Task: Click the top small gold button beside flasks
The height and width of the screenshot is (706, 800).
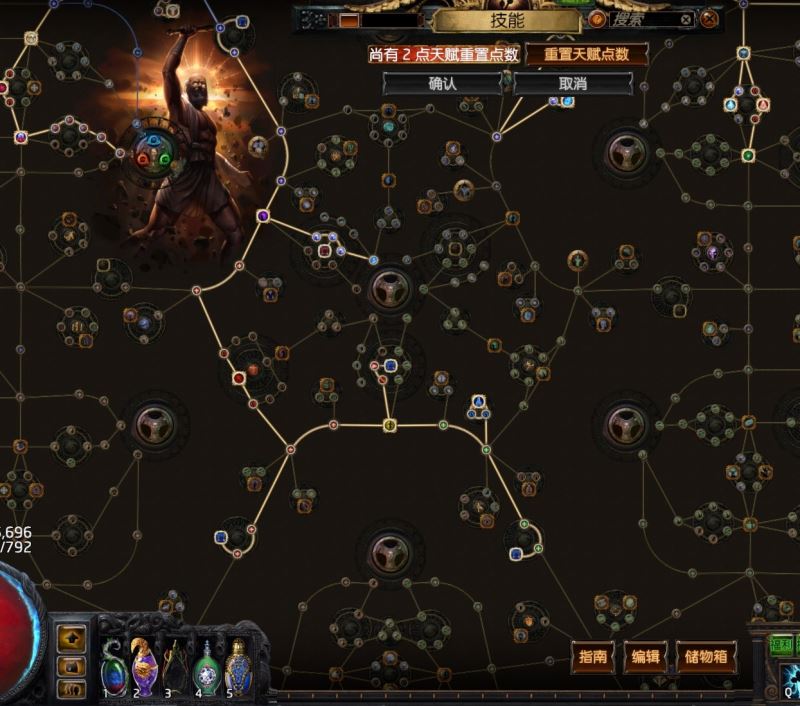Action: (72, 636)
